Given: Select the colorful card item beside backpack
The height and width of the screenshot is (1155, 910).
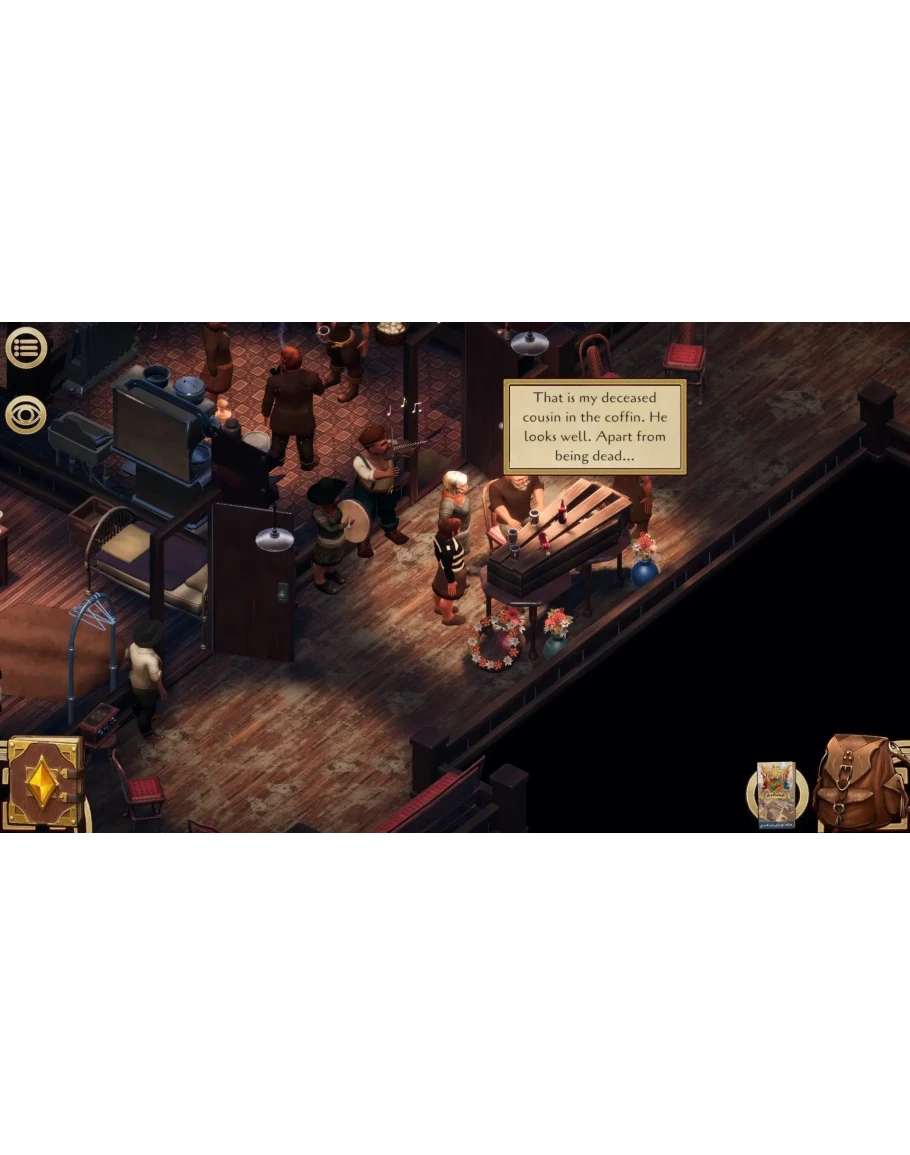Looking at the screenshot, I should pos(776,795).
